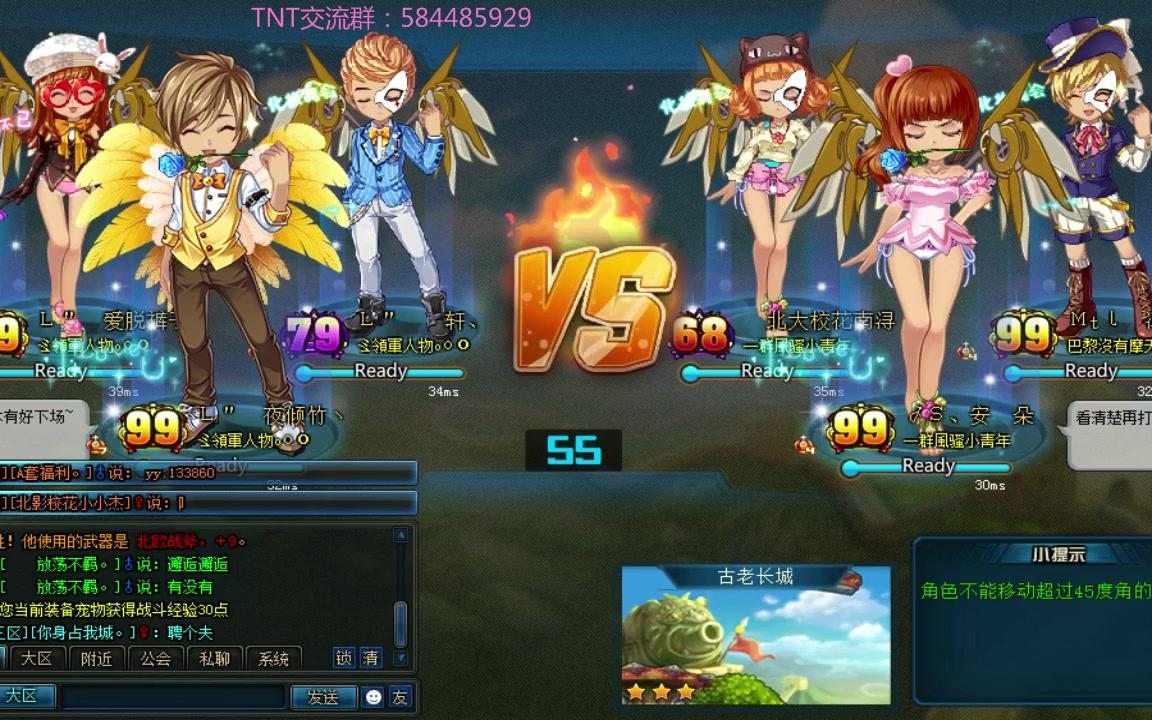1152x720 pixels.
Task: Click the chat scrollbar down arrow
Action: (401, 657)
